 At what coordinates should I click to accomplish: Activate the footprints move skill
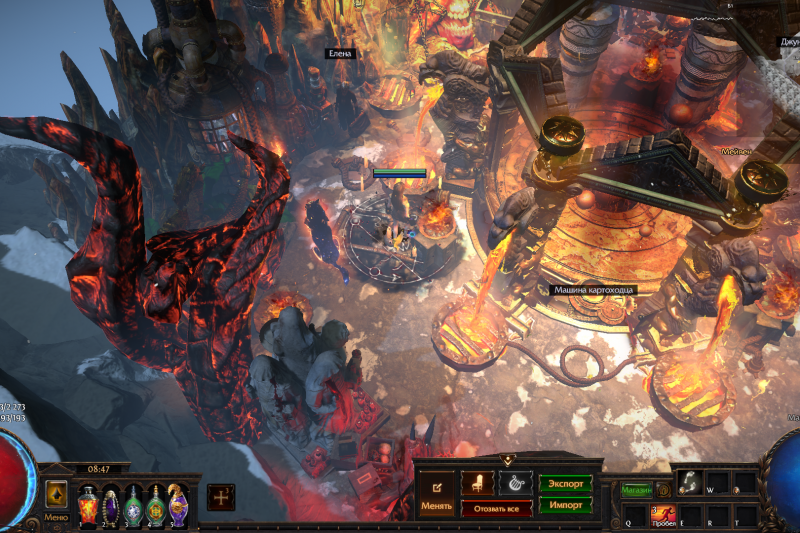click(x=689, y=482)
